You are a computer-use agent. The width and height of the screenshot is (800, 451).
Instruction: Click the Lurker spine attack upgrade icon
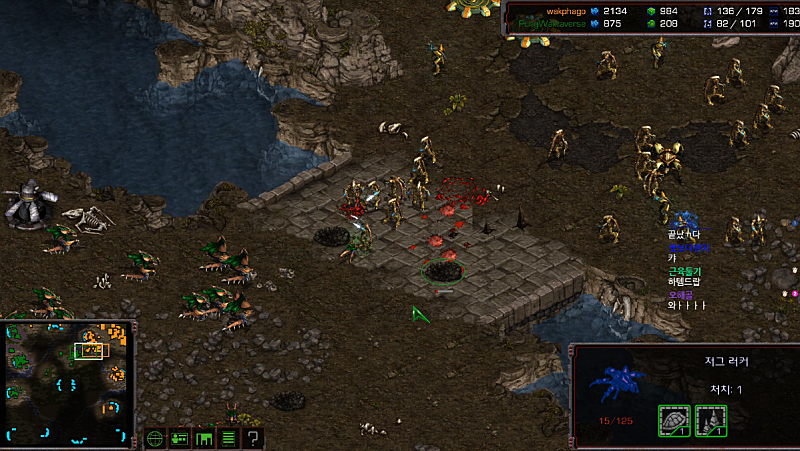(710, 421)
